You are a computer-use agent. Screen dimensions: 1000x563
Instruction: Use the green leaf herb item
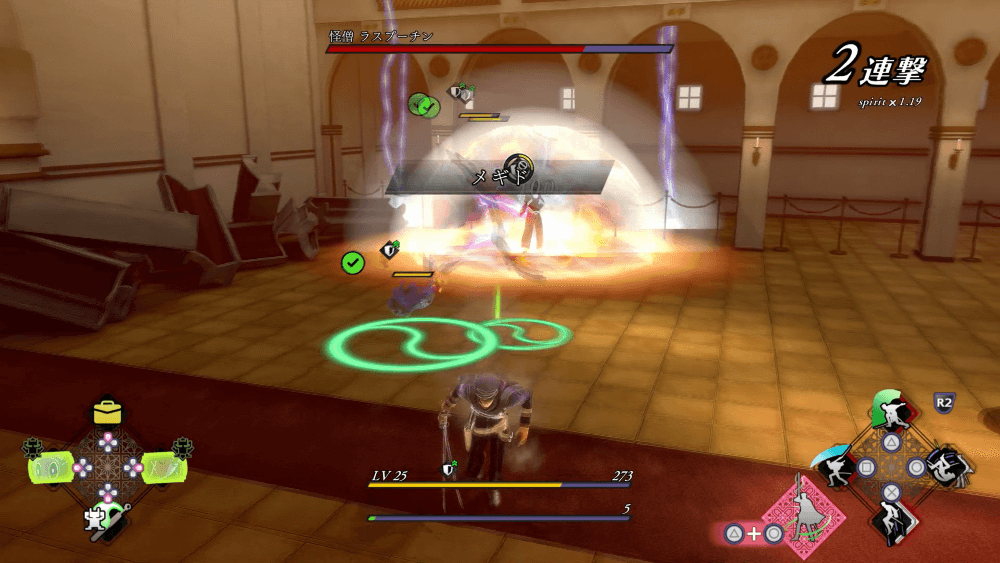click(163, 467)
